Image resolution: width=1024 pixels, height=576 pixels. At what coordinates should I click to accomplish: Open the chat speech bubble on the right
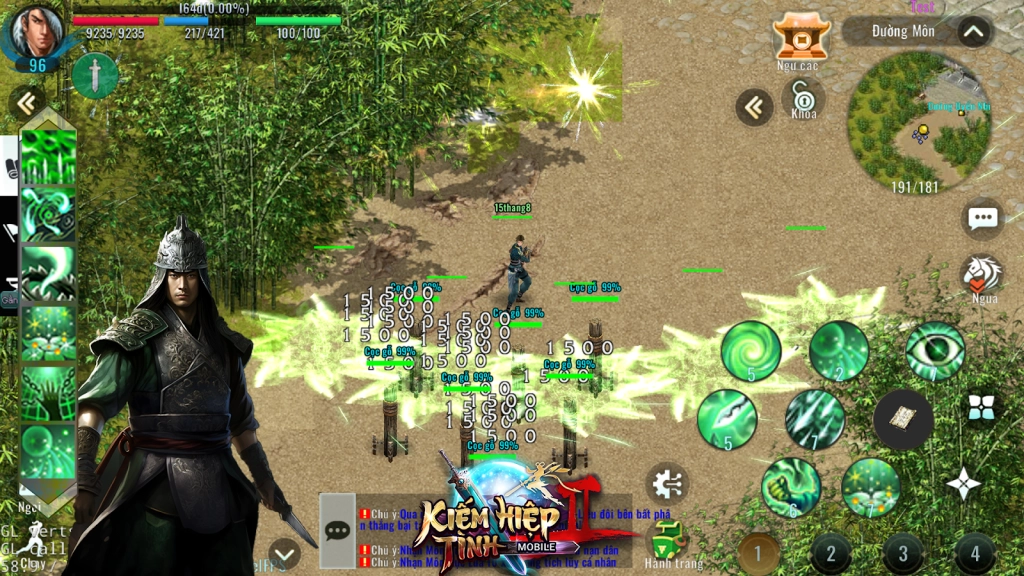point(983,219)
